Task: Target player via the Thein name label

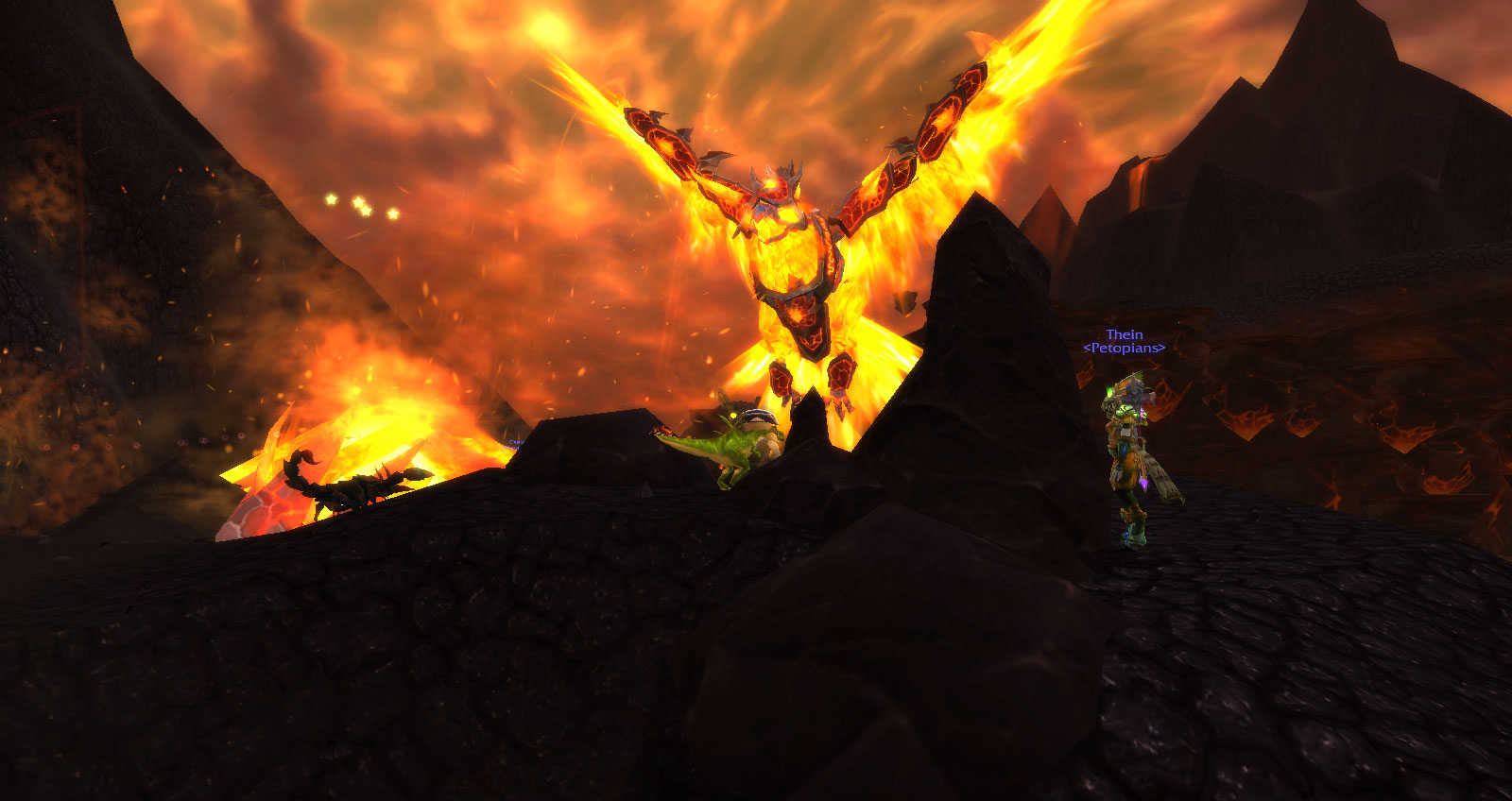Action: click(1125, 334)
